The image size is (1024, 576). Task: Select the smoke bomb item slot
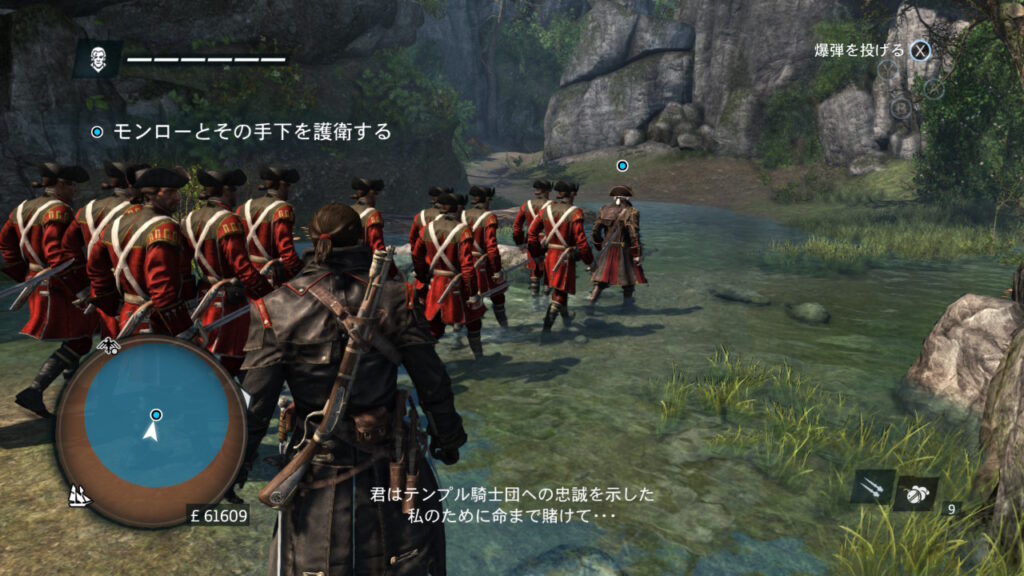(915, 491)
